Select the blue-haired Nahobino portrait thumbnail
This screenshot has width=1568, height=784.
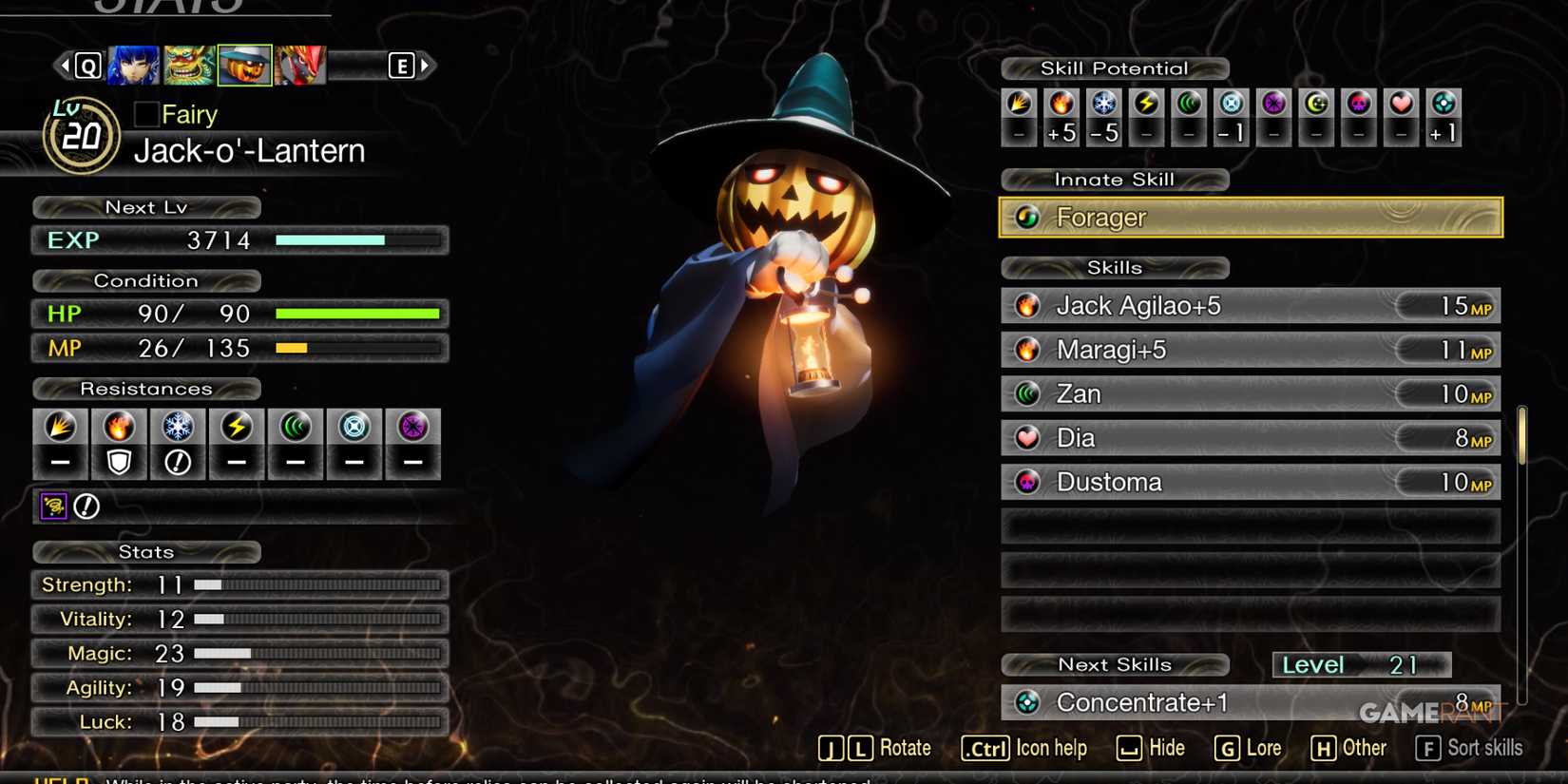[133, 65]
